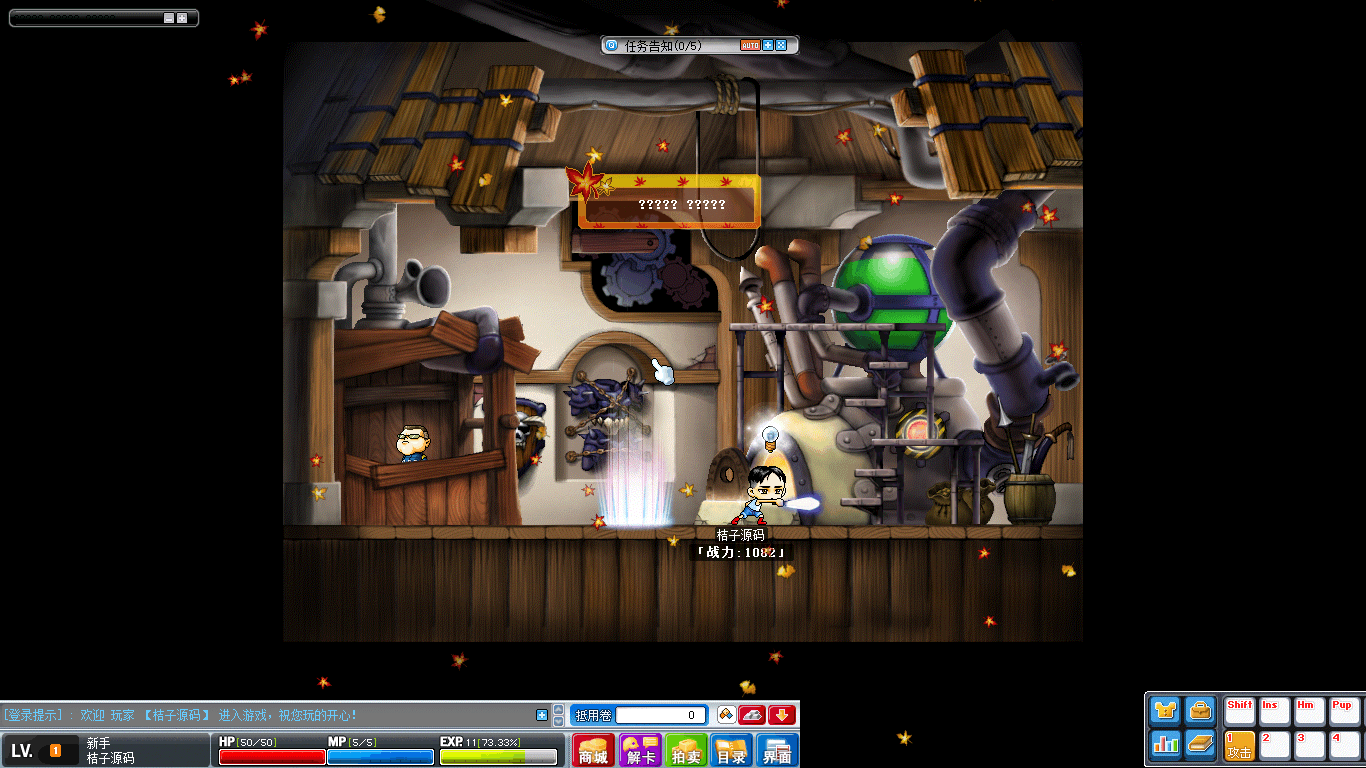This screenshot has width=1366, height=768.
Task: Expand the 任务告知 quest tracker with plus
Action: [x=768, y=45]
